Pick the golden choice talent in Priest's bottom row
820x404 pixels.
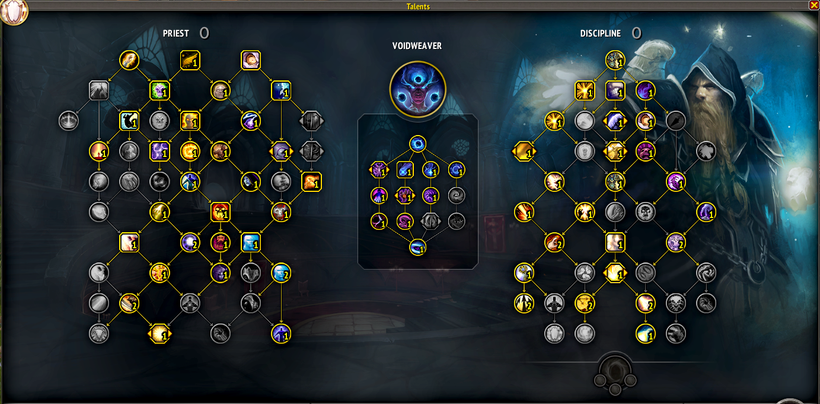click(159, 332)
